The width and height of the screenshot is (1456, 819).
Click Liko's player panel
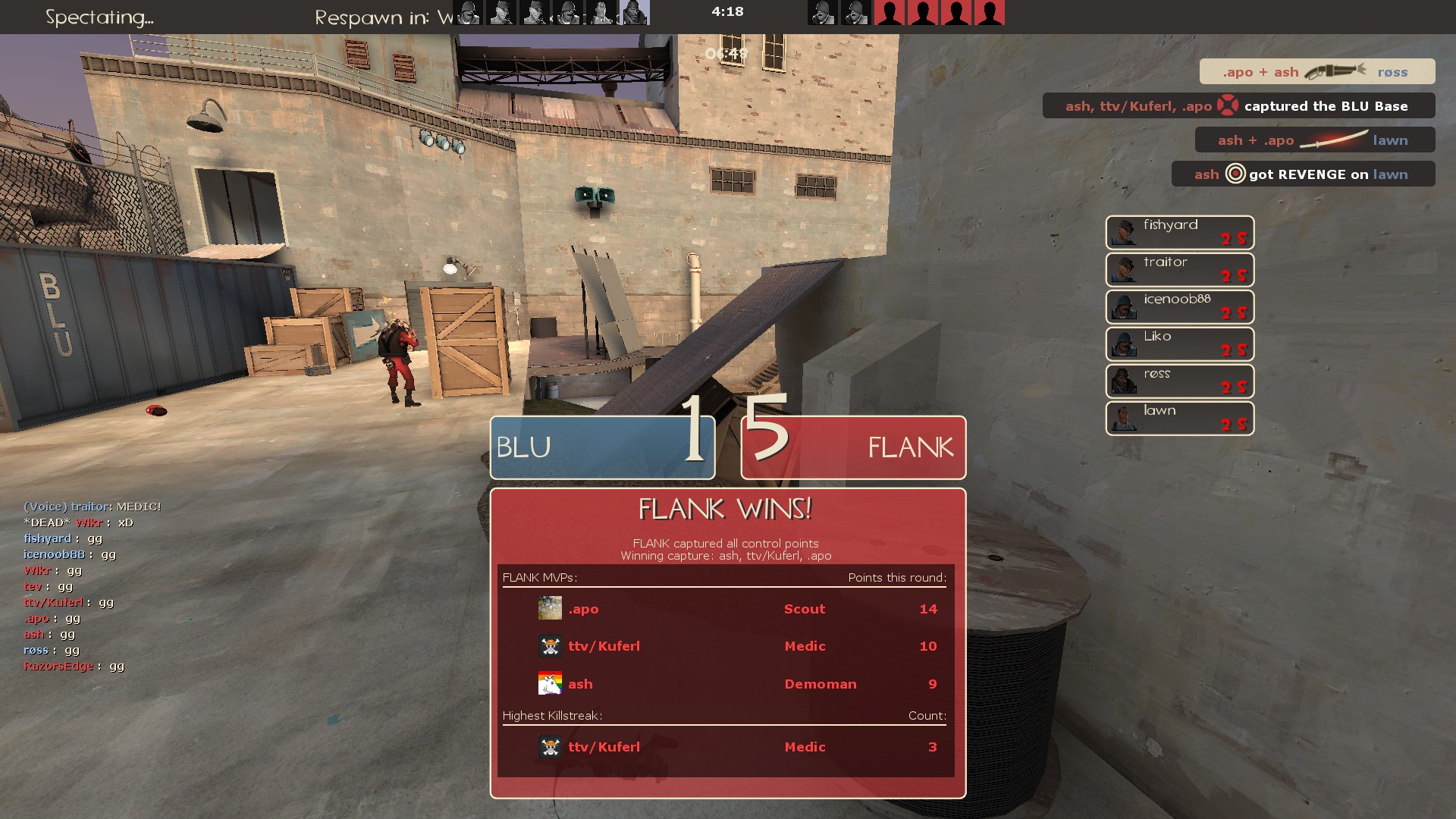1179,344
